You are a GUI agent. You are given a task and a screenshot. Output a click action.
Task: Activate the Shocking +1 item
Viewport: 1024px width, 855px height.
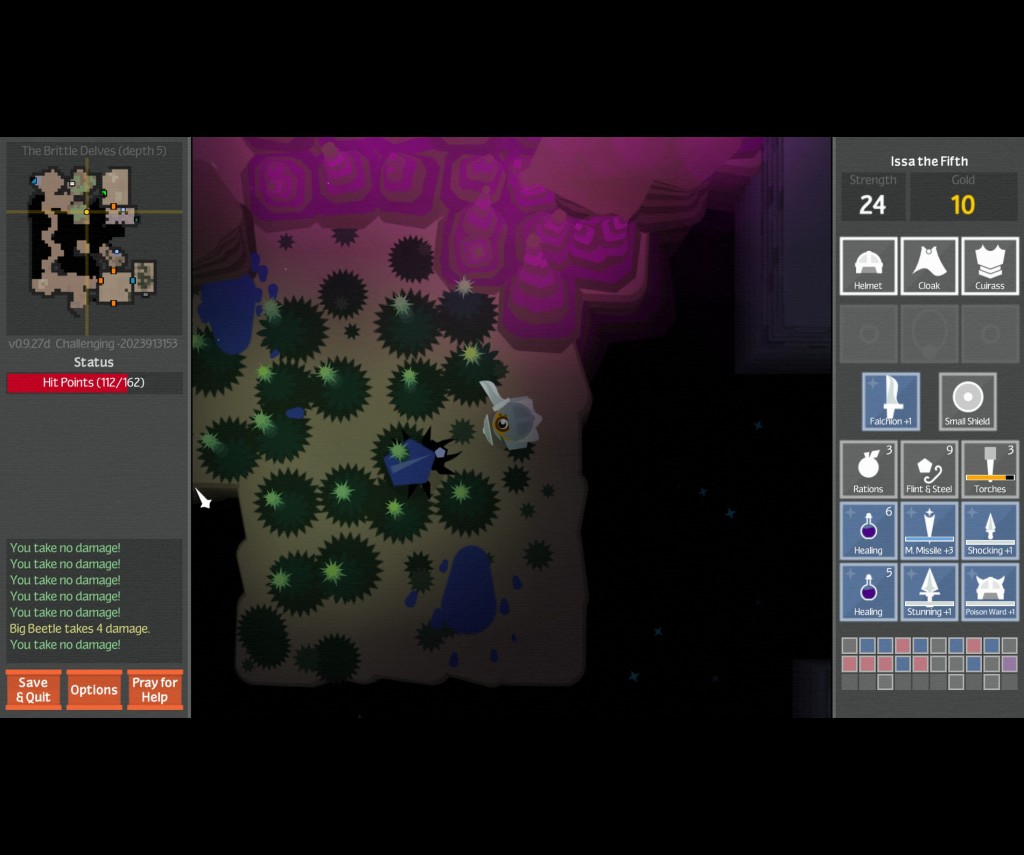click(990, 530)
